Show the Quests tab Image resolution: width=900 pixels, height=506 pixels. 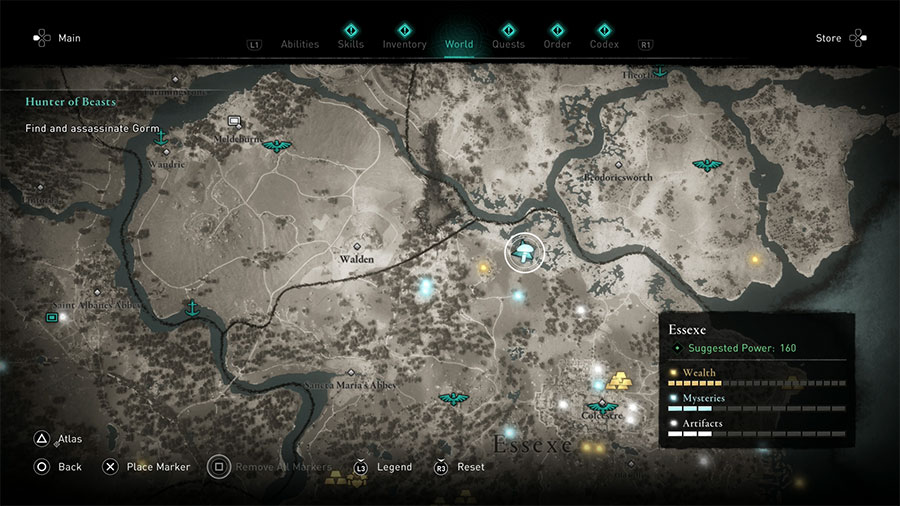508,44
